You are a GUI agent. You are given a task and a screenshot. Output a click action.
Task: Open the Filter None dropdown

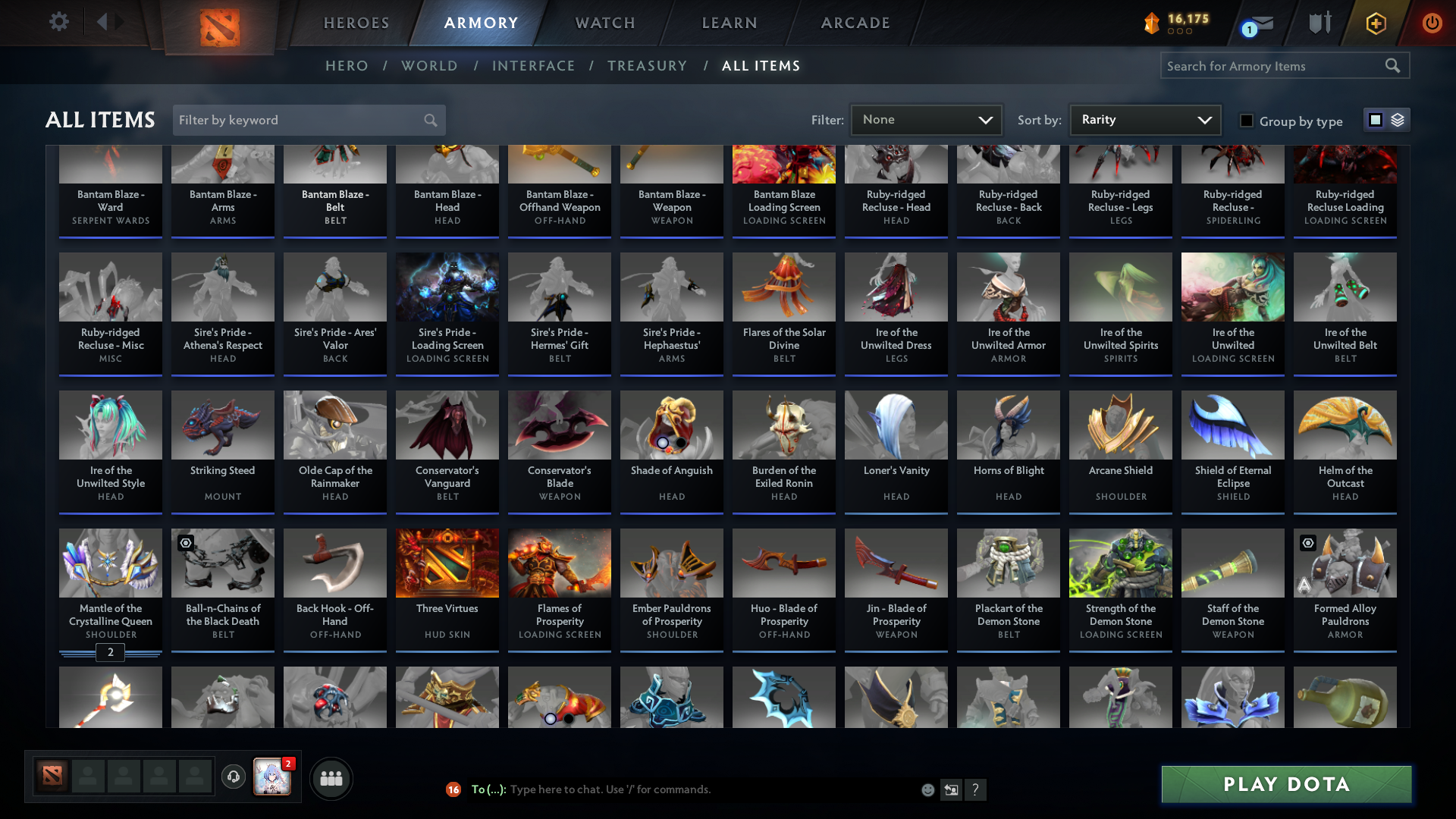click(x=926, y=119)
